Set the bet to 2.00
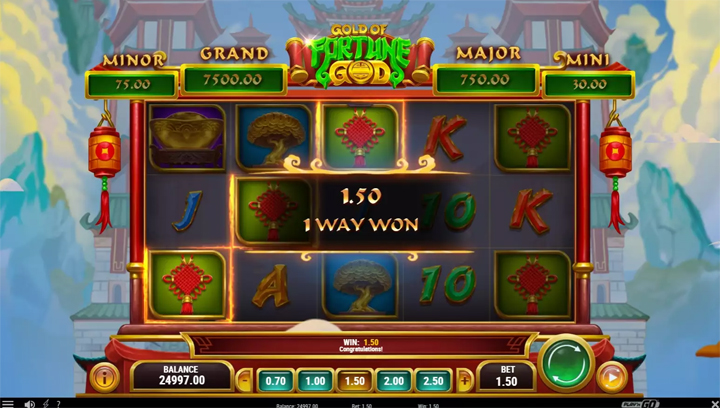 394,381
